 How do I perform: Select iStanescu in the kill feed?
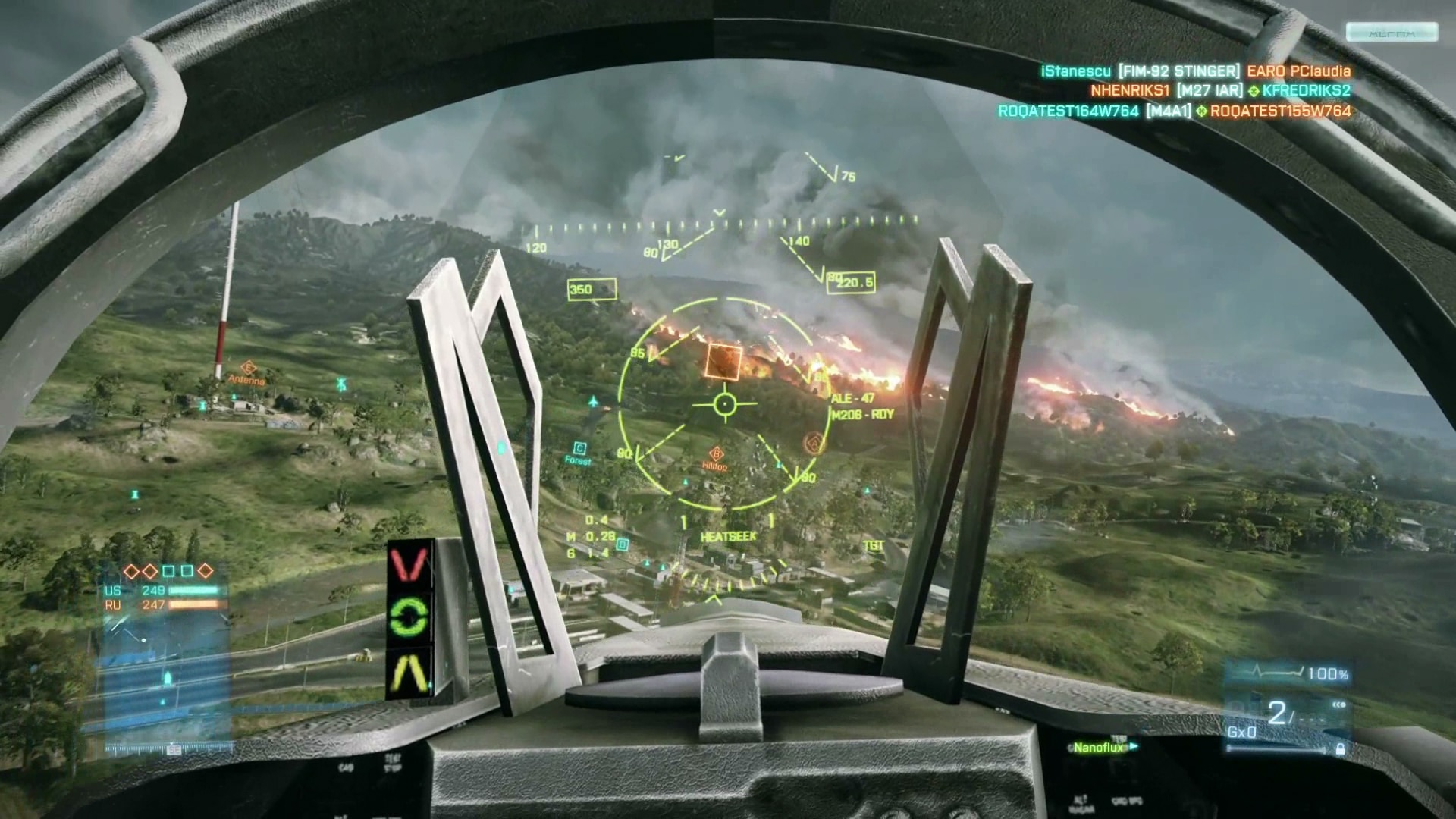(x=1075, y=71)
